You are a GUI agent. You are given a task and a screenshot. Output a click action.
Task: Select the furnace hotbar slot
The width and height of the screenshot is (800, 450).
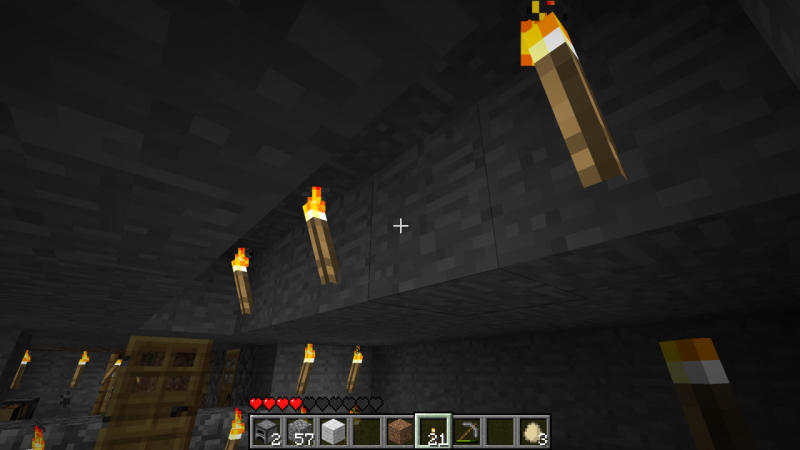(x=267, y=431)
